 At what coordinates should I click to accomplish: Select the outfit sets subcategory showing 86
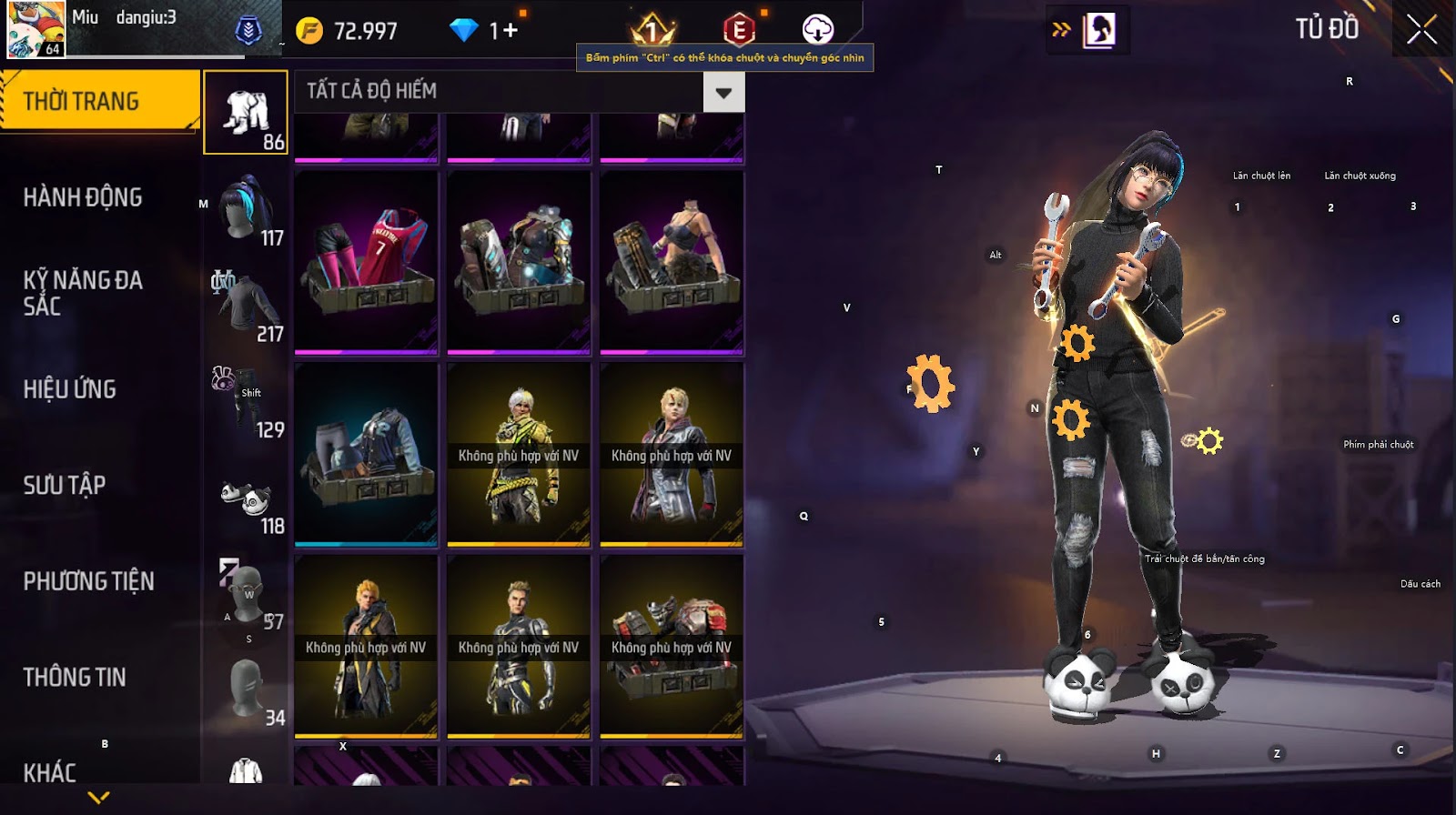click(246, 113)
